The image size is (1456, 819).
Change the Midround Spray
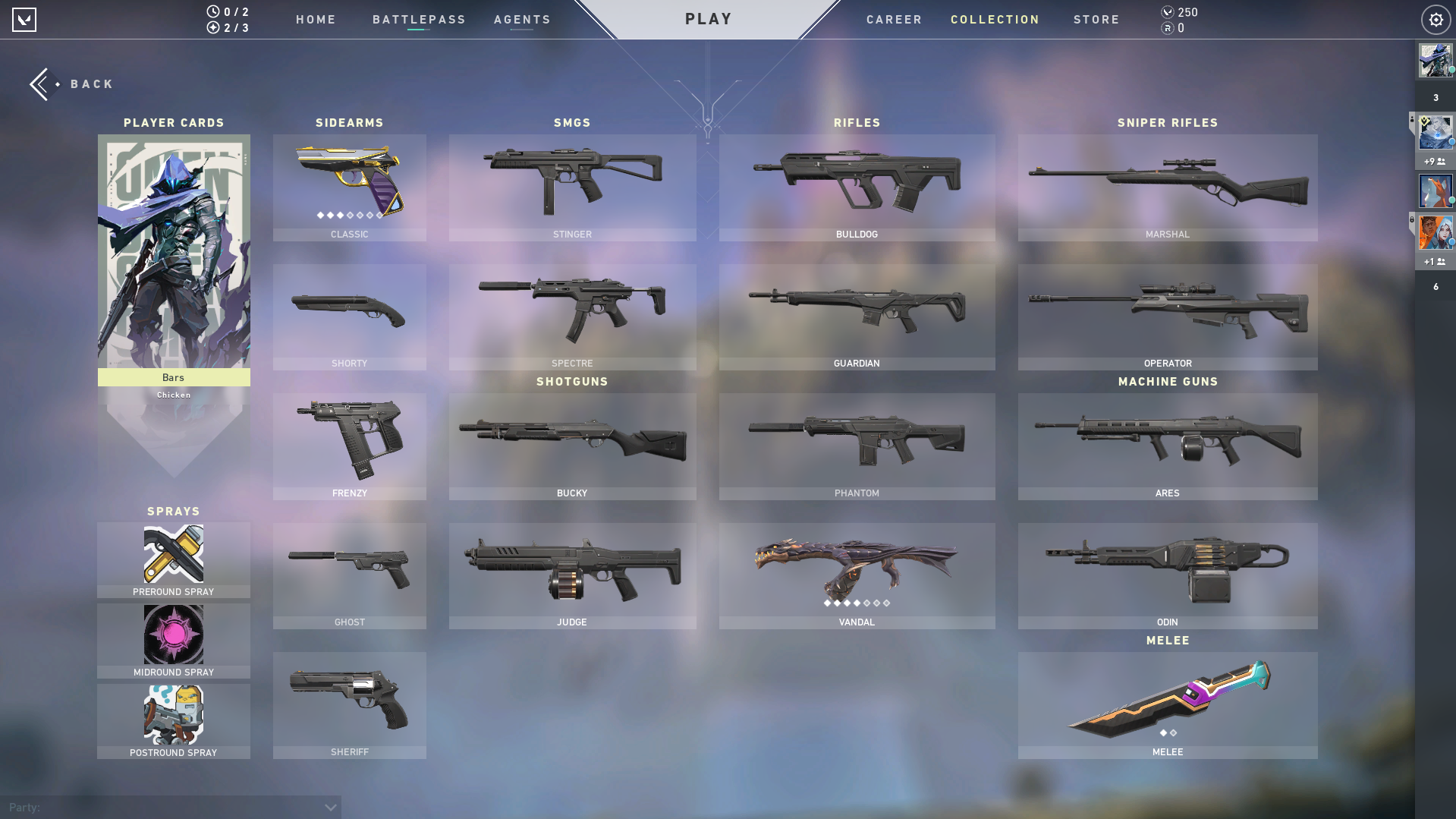174,640
